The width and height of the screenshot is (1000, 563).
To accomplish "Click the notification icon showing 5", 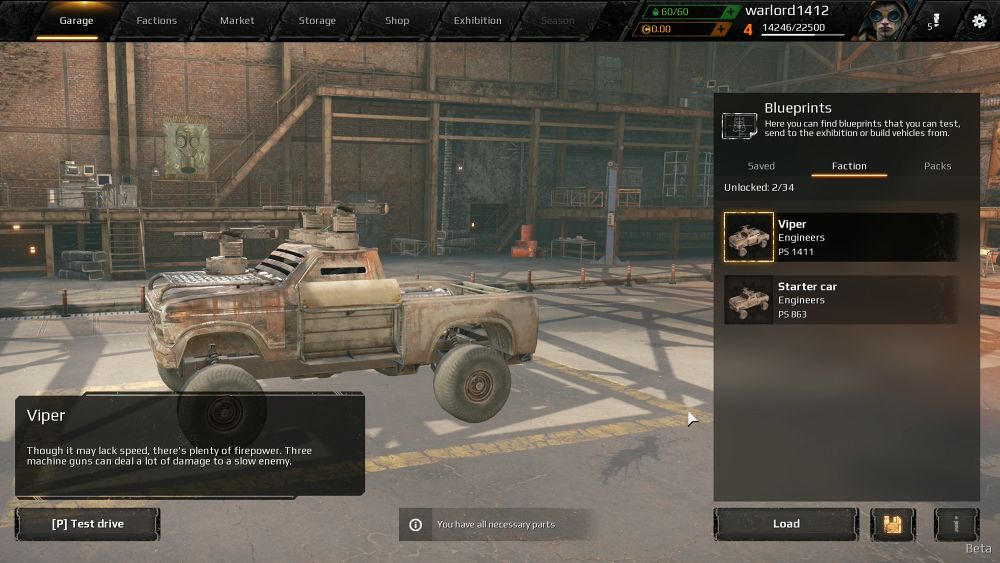I will [x=935, y=20].
